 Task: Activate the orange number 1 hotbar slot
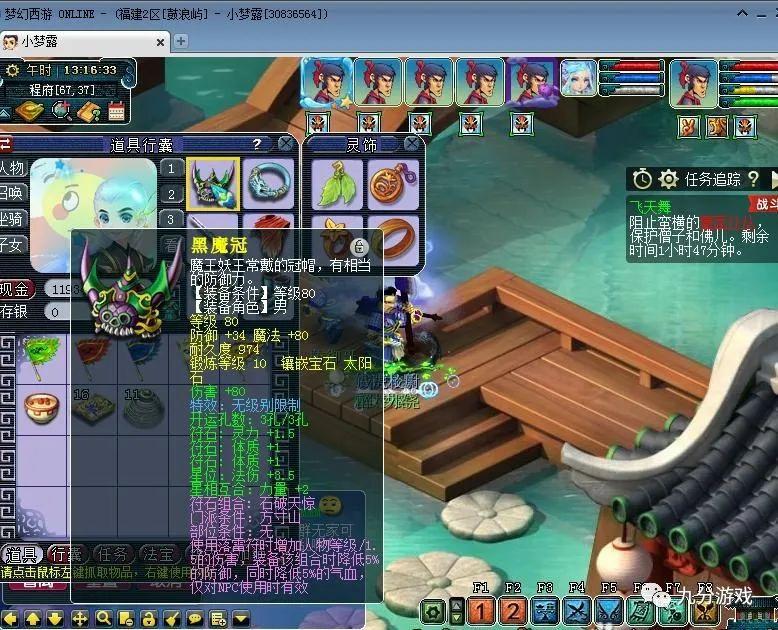(481, 611)
